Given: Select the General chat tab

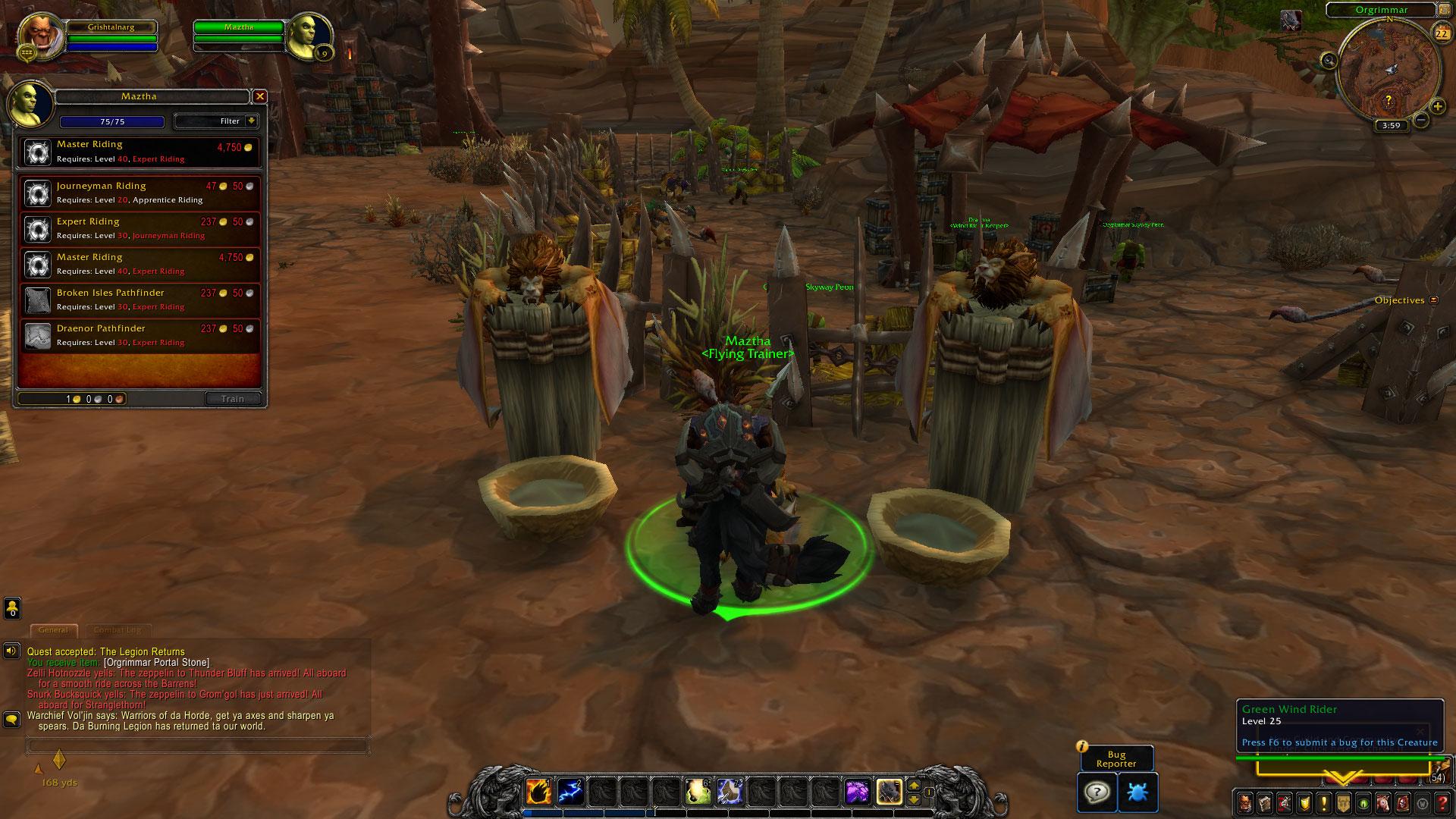Looking at the screenshot, I should click(x=53, y=630).
